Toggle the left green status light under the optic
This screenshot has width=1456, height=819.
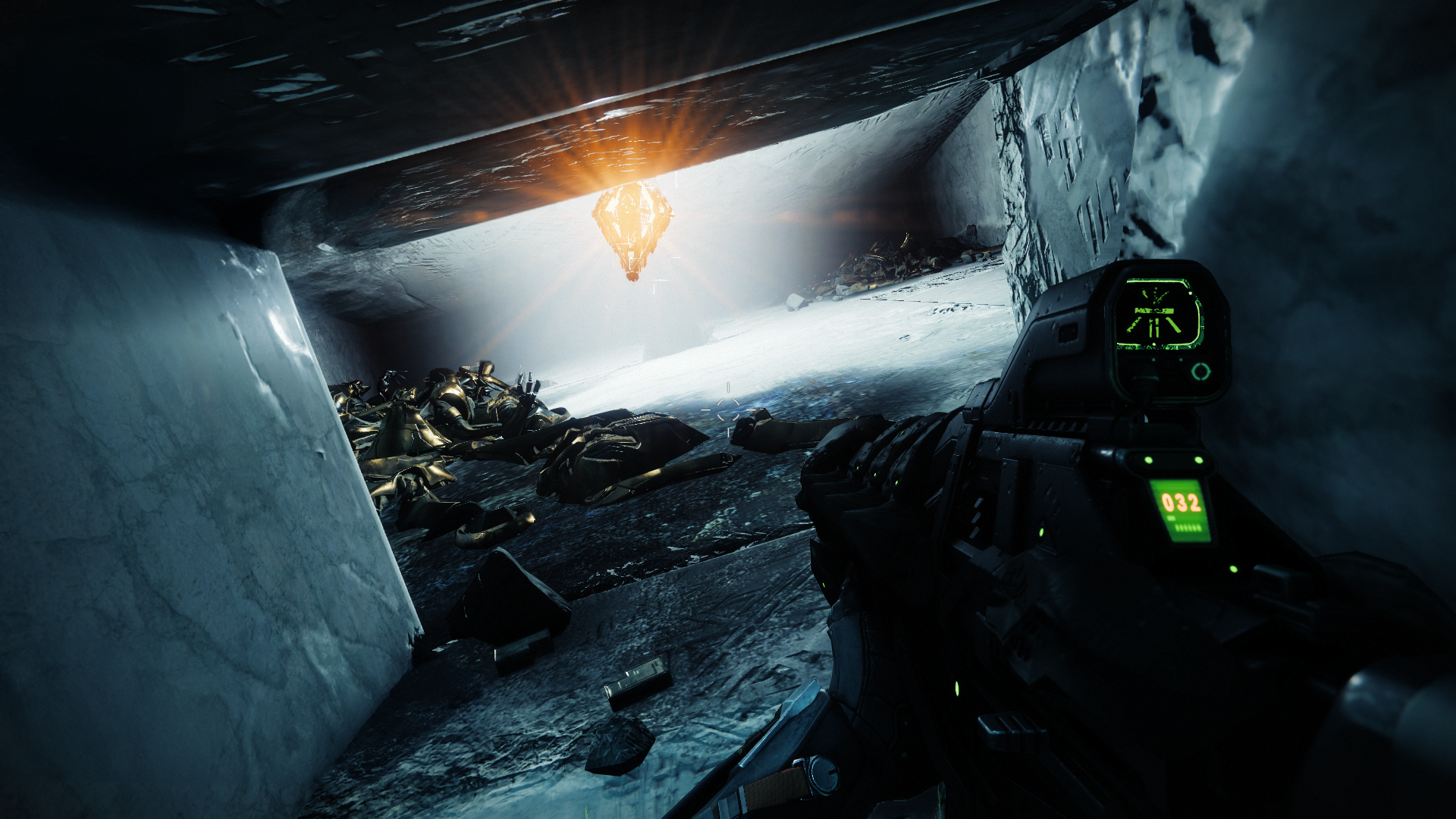point(1148,460)
